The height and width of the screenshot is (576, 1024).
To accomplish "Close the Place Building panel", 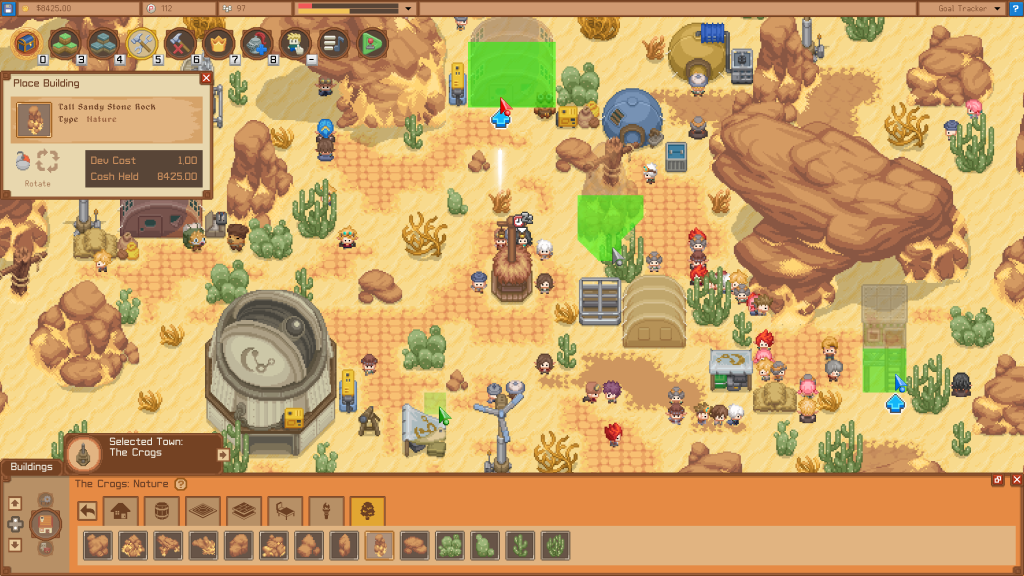I will [206, 78].
